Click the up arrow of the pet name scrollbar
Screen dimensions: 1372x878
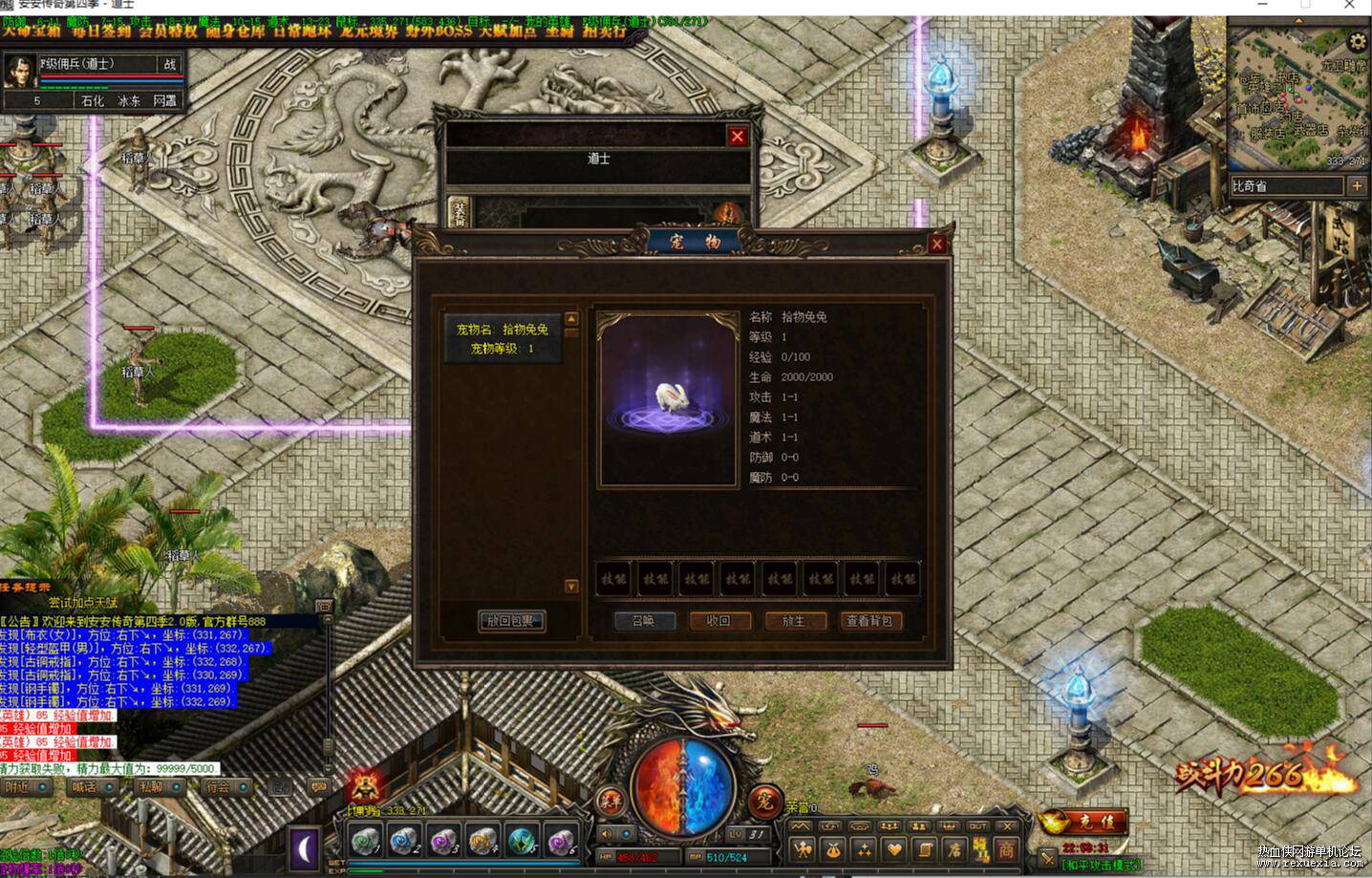pos(570,318)
